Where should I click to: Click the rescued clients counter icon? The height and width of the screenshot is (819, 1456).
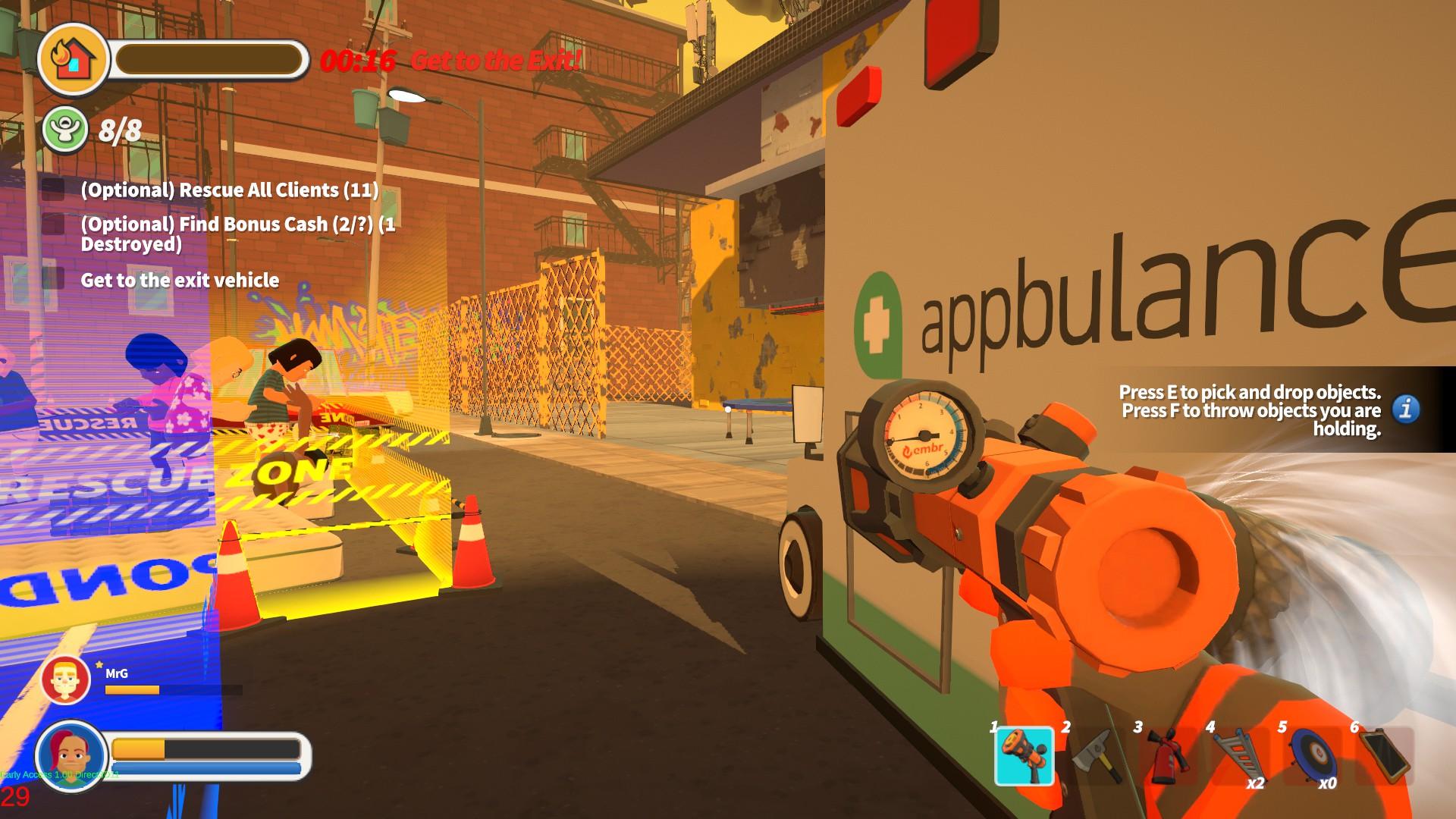[x=64, y=130]
